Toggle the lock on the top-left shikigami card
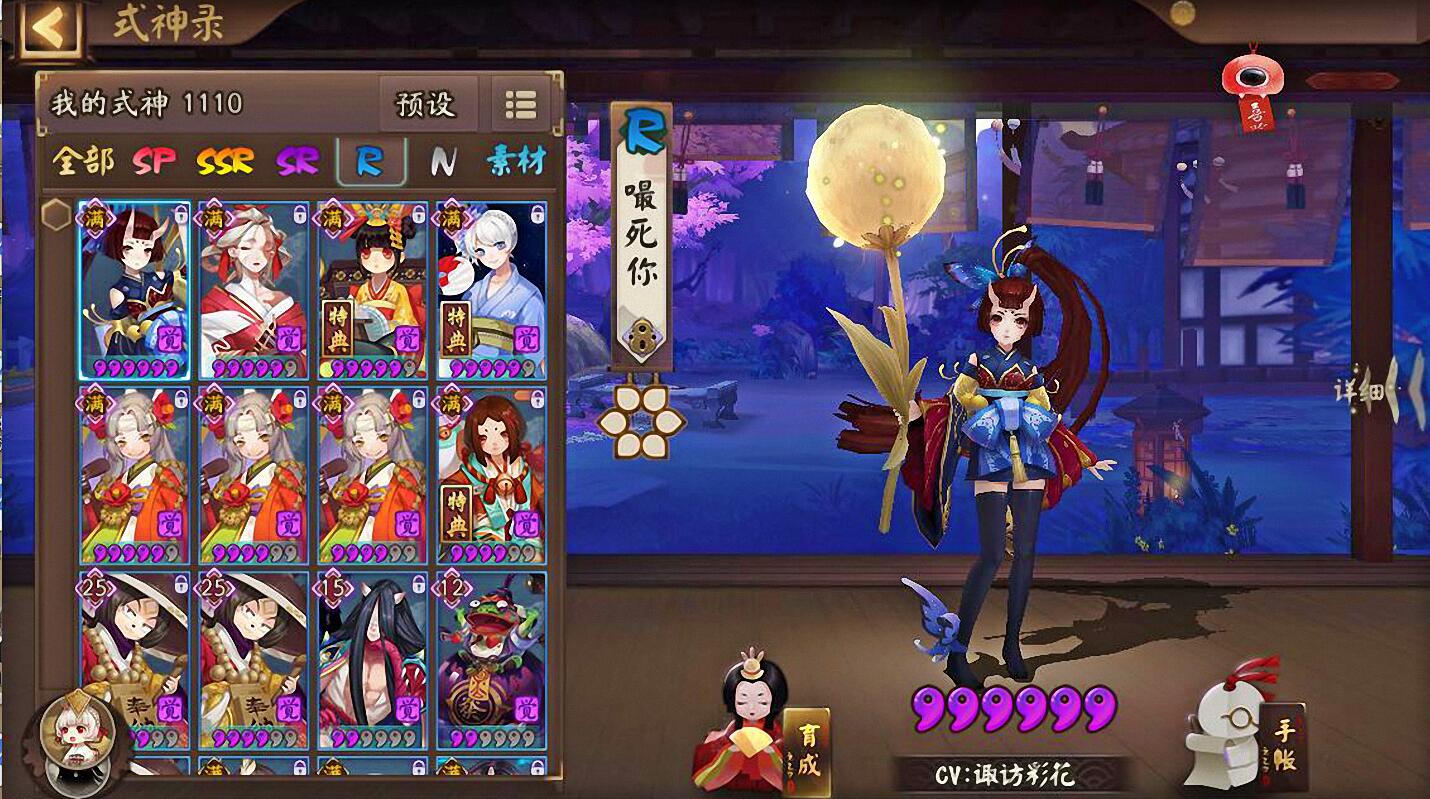The width and height of the screenshot is (1430, 799). [x=183, y=213]
